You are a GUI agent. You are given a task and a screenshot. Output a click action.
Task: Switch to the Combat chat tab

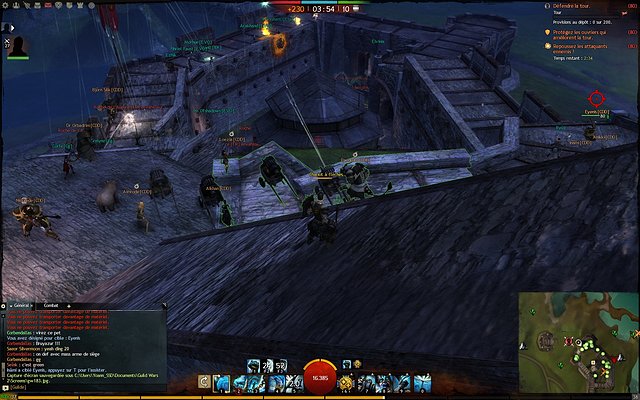(51, 304)
